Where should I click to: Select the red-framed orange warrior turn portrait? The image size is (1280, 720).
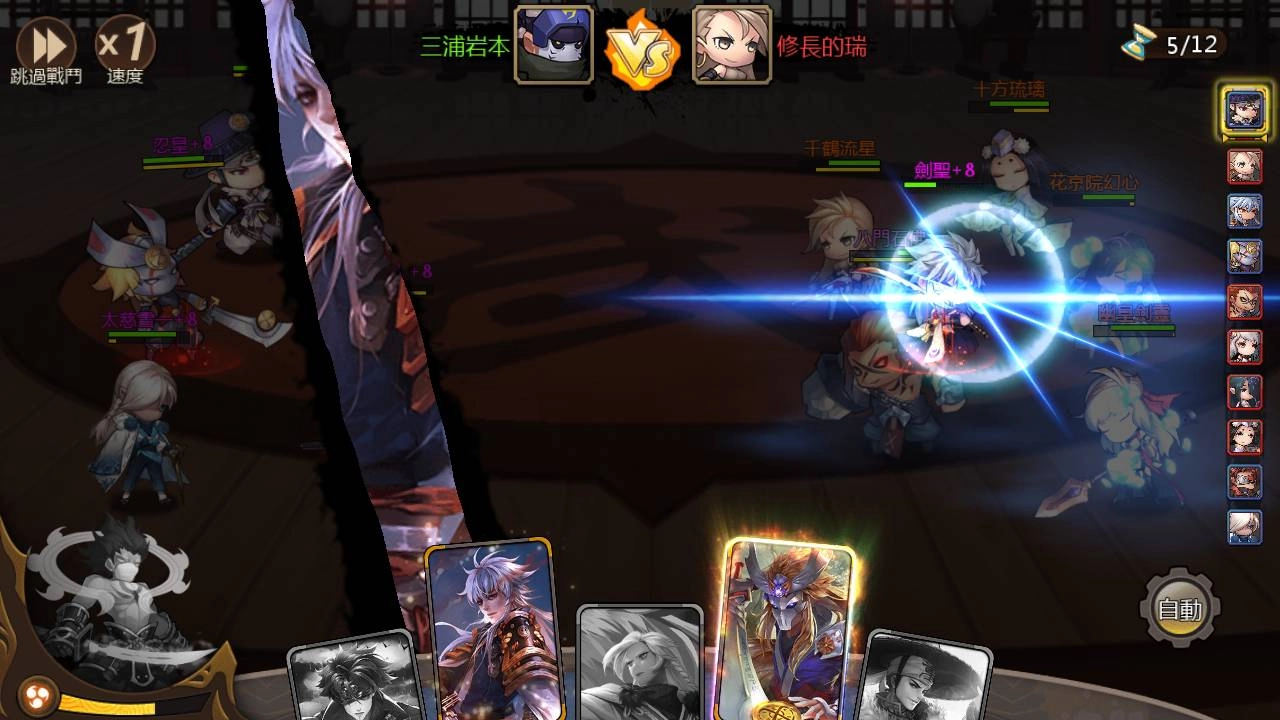pos(1243,302)
